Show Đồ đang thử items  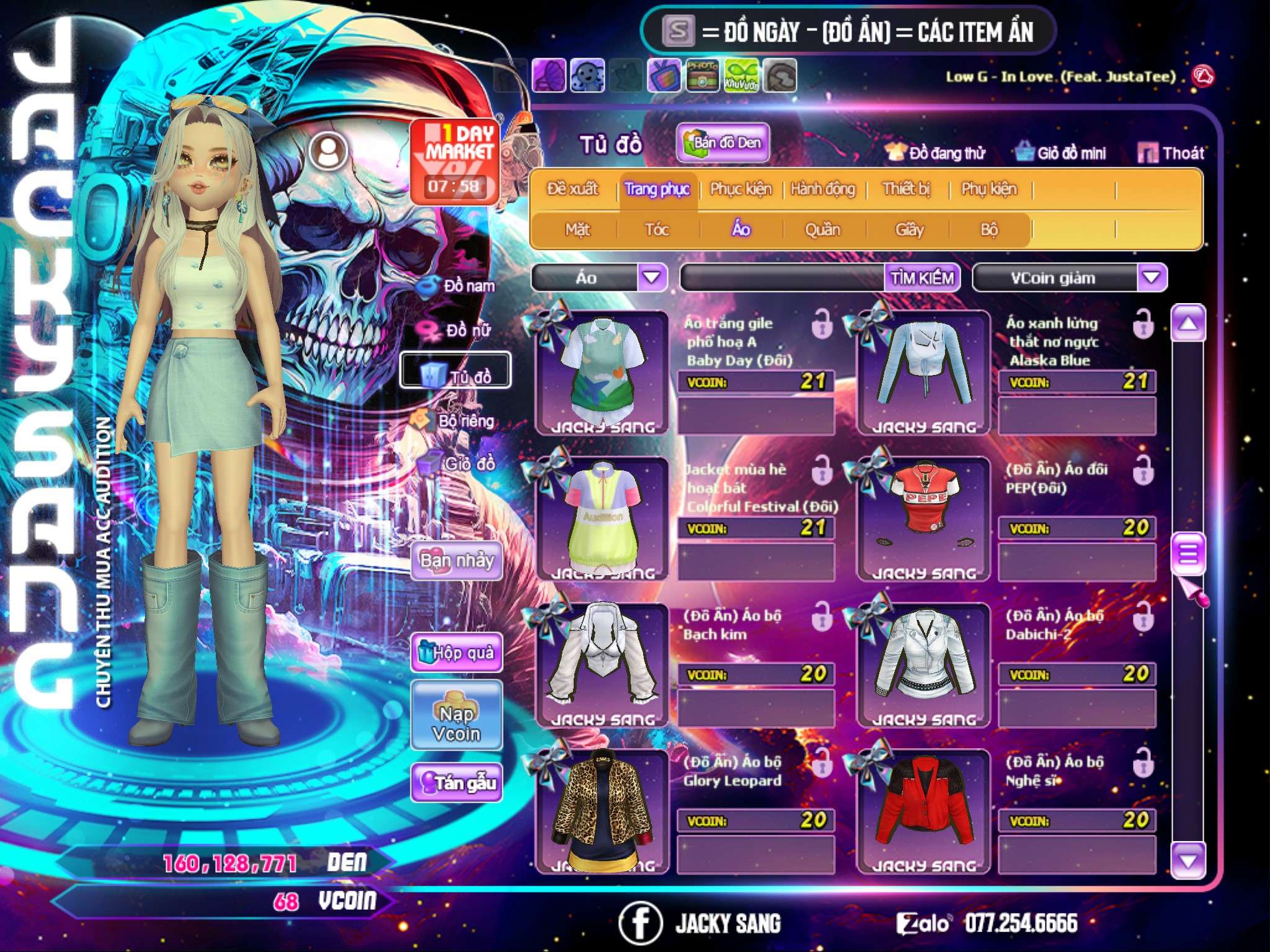(x=935, y=152)
